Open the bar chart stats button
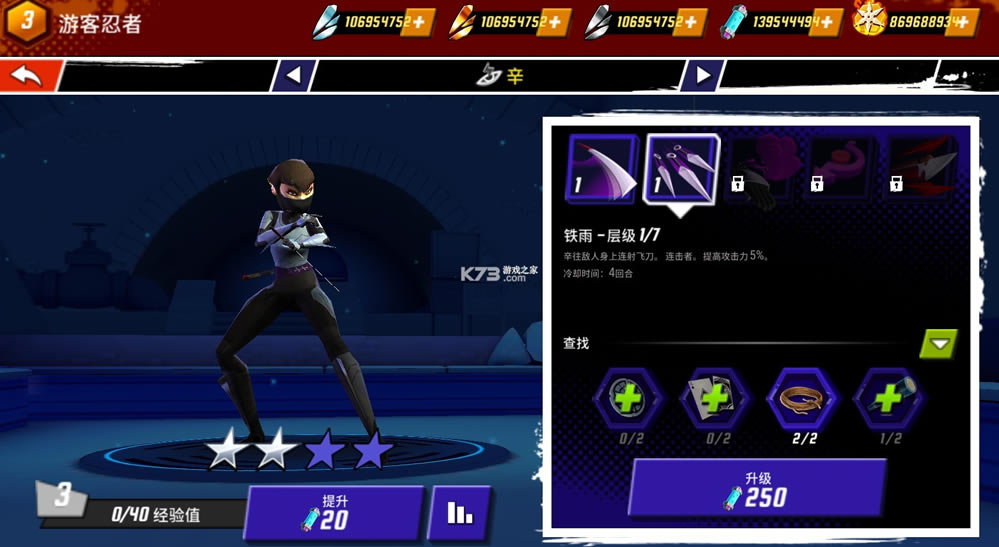The height and width of the screenshot is (547, 999). tap(459, 512)
